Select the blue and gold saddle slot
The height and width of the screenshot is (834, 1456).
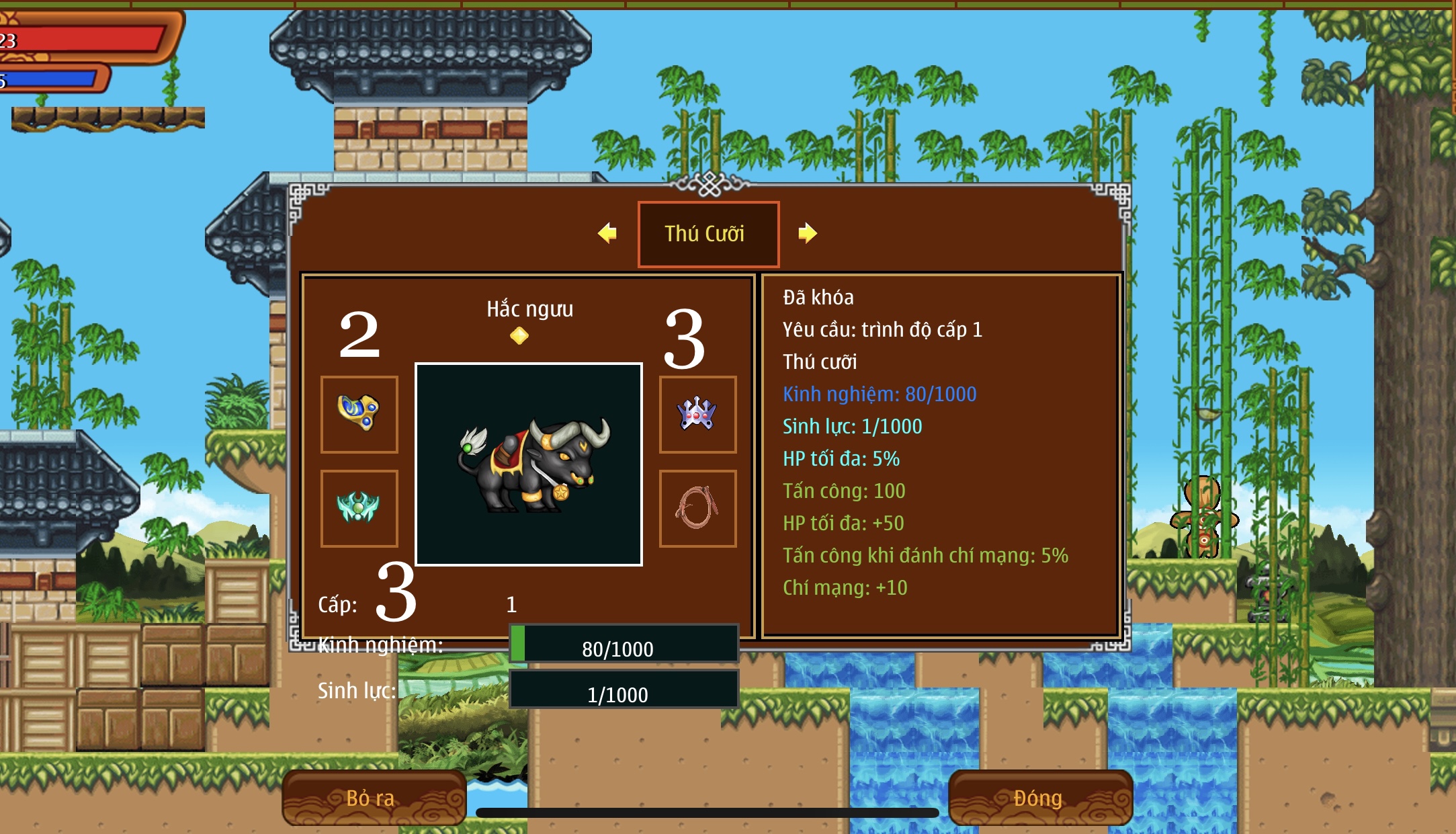[x=359, y=414]
